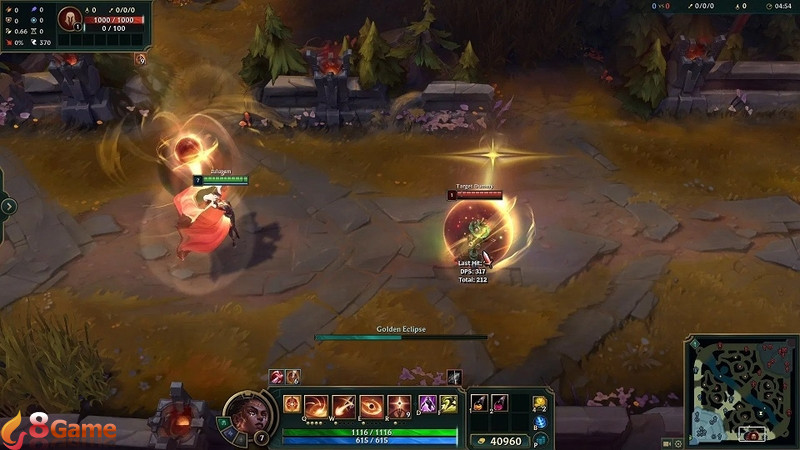Expand the left-edge arrow panel
The width and height of the screenshot is (800, 450).
click(x=9, y=207)
